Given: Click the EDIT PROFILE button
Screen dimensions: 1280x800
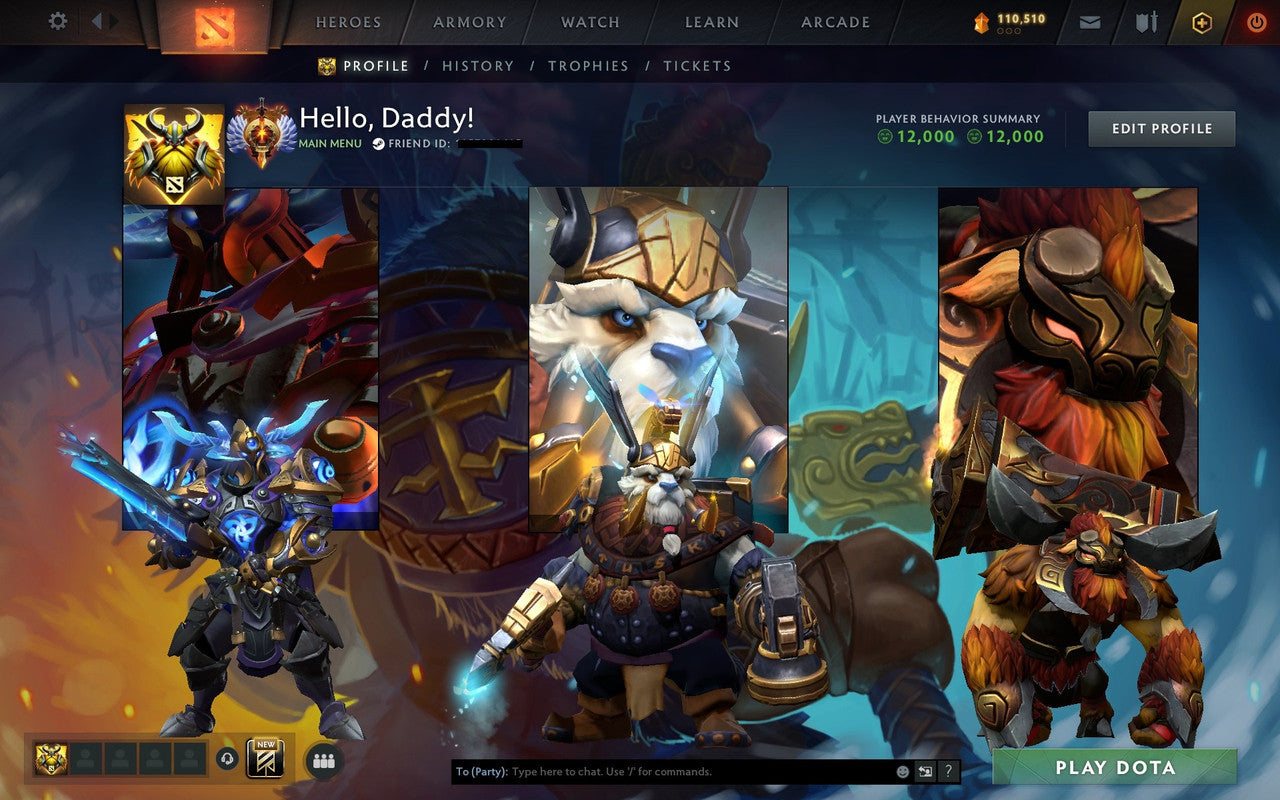Looking at the screenshot, I should point(1161,128).
